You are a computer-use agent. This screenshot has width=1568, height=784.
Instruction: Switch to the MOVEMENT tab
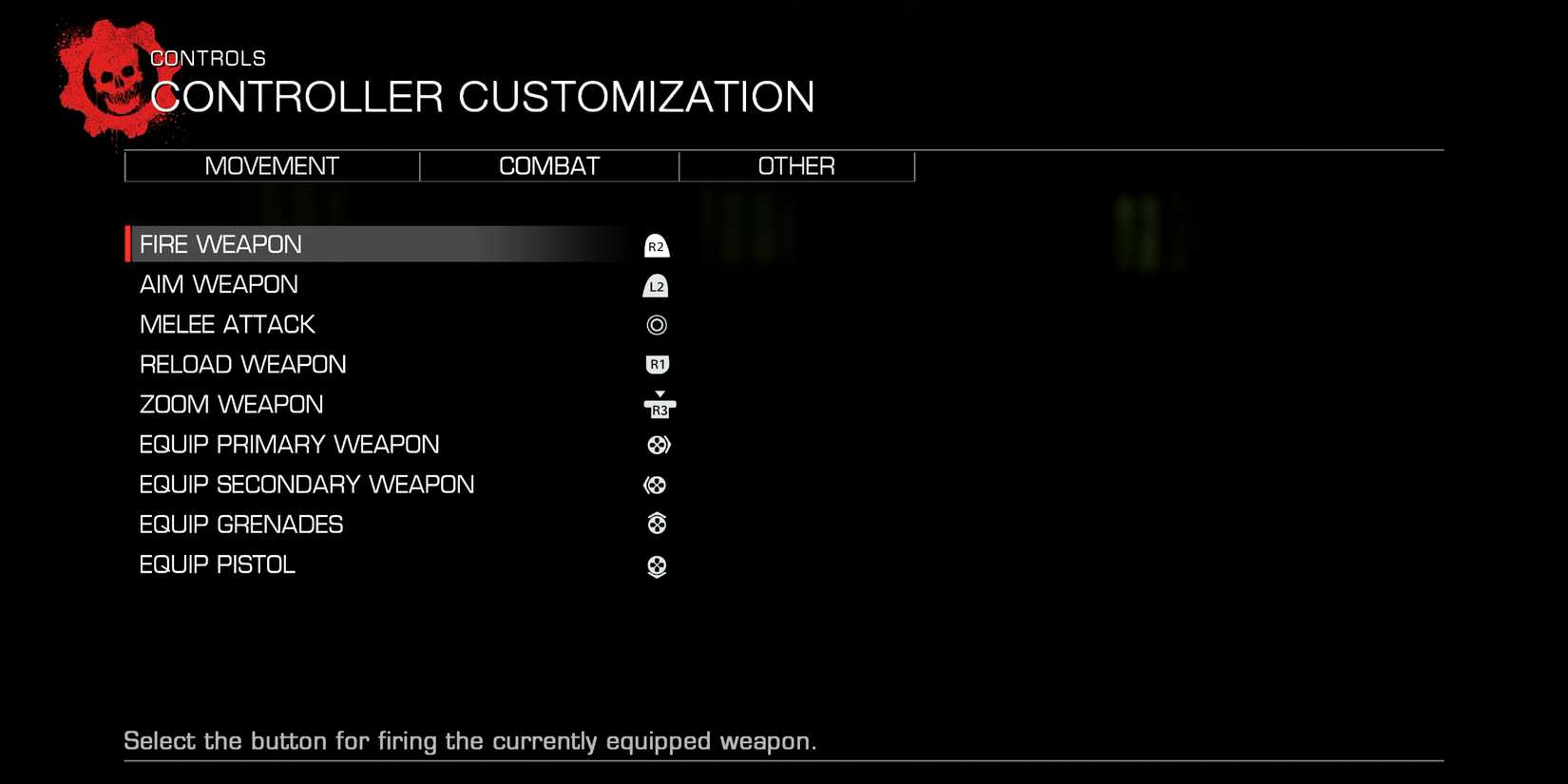click(272, 166)
